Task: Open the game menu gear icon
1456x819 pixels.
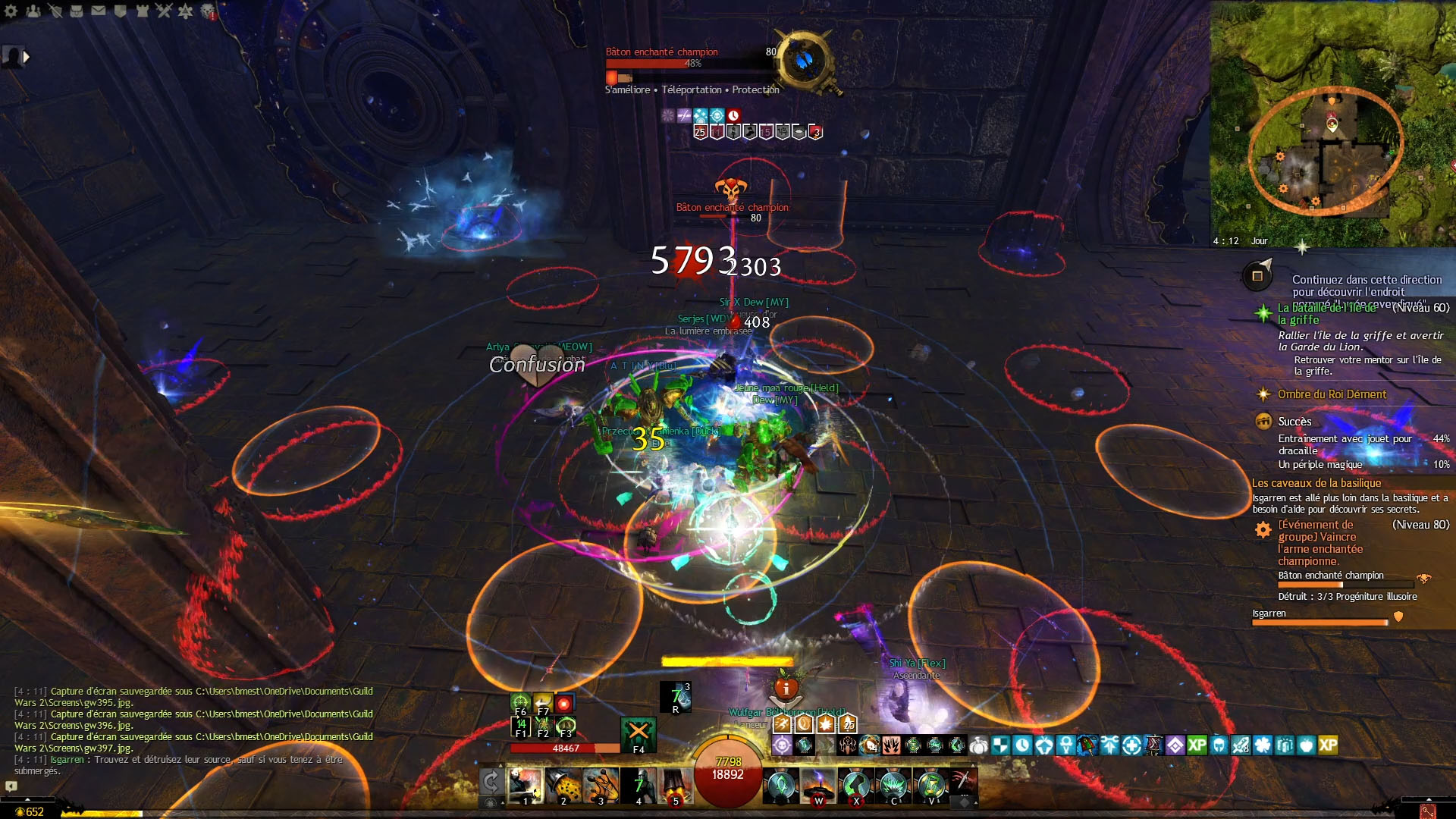Action: point(11,11)
